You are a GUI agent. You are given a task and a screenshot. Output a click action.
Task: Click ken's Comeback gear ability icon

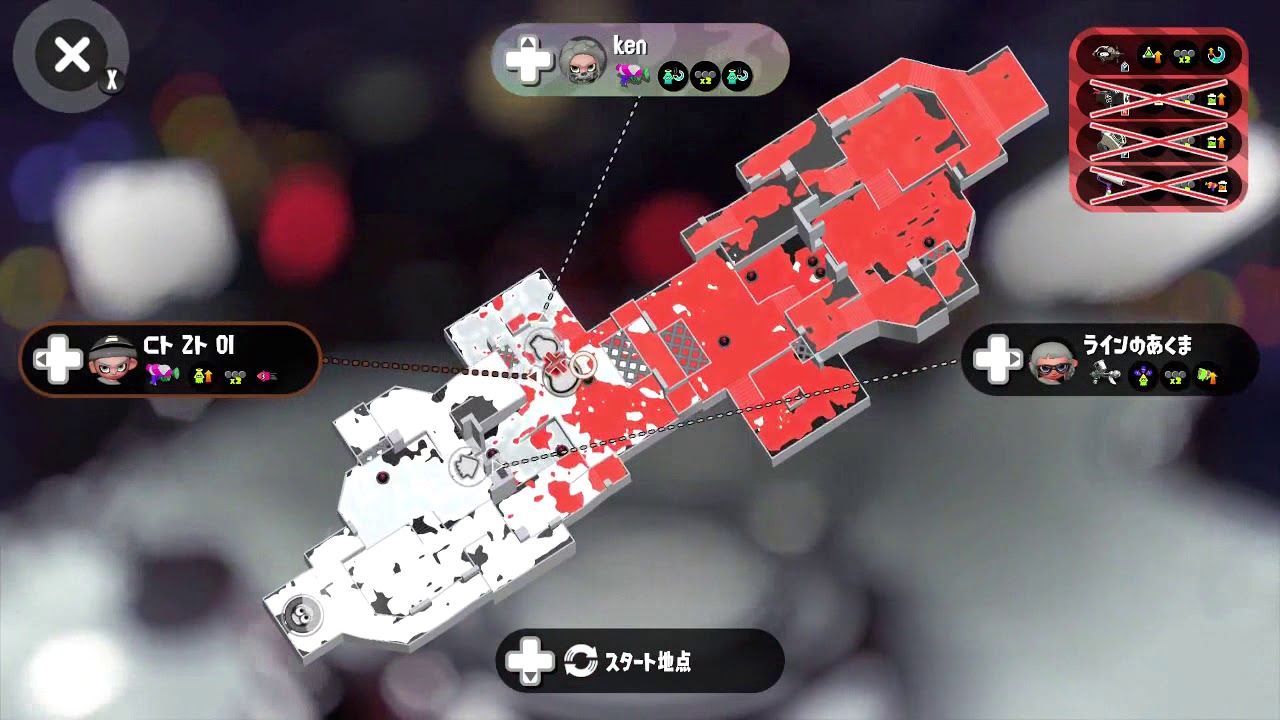point(675,76)
